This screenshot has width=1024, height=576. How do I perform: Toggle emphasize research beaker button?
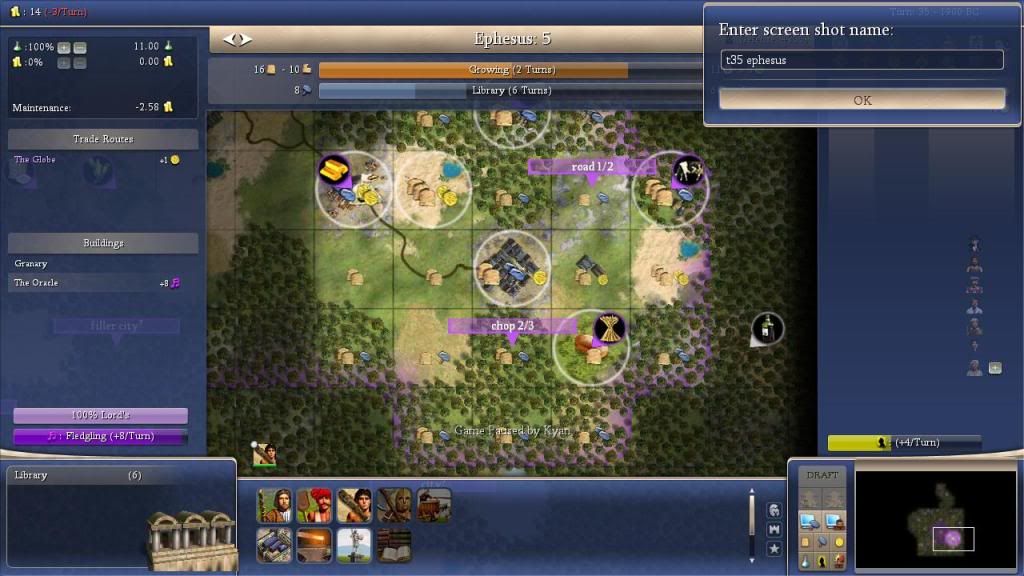[805, 563]
